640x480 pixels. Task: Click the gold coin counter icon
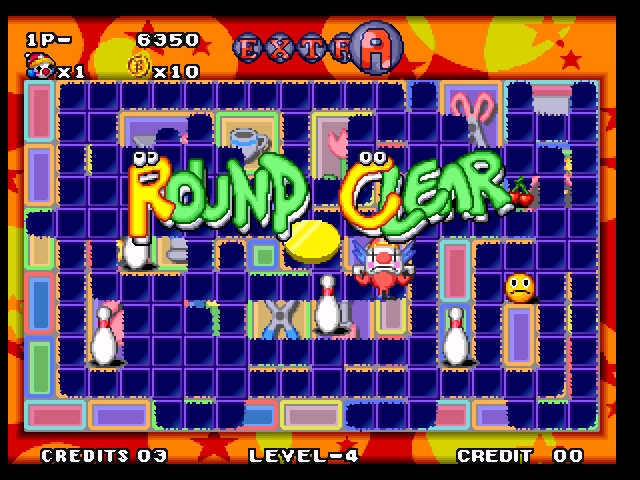(x=137, y=69)
